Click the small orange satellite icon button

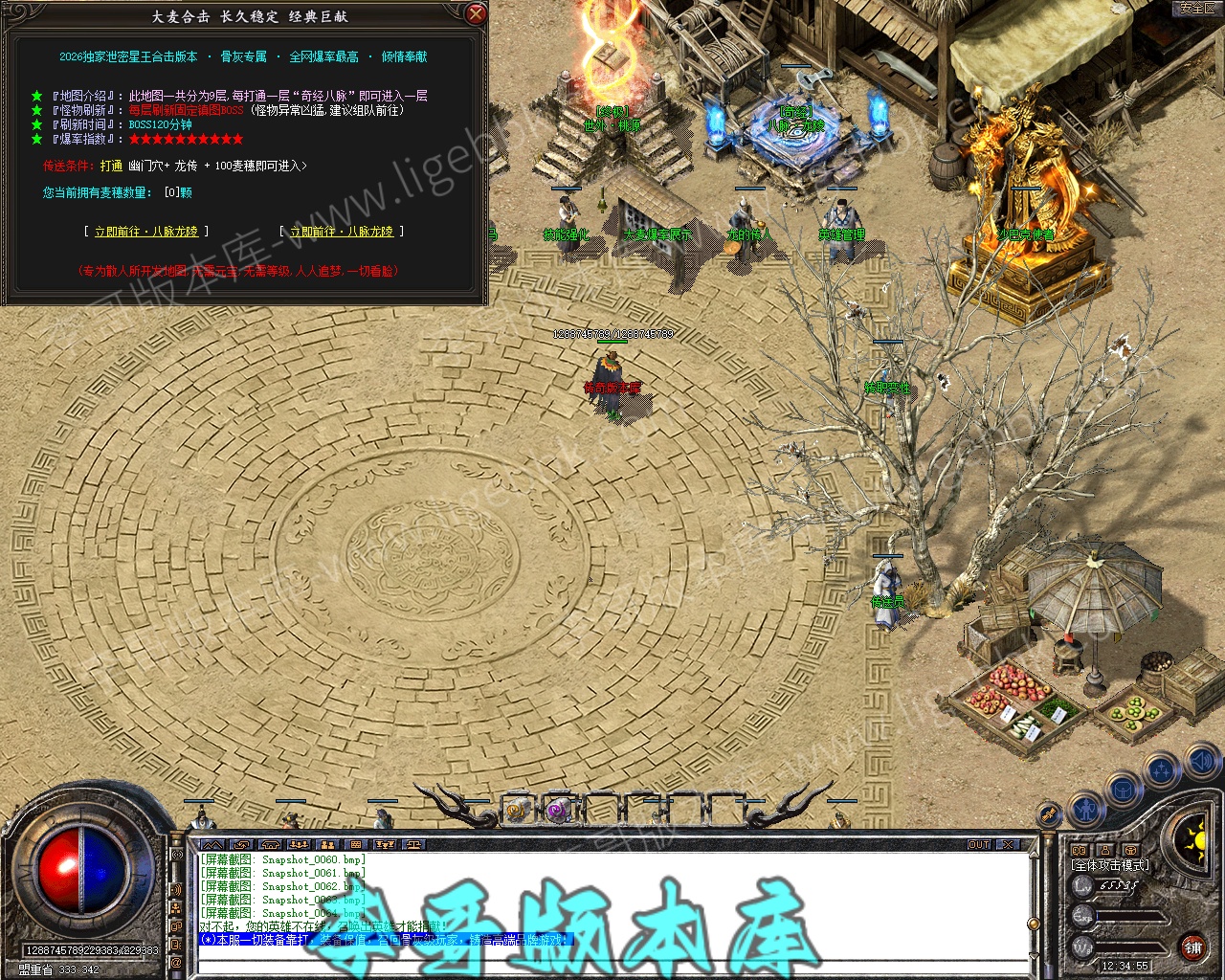(x=1050, y=815)
